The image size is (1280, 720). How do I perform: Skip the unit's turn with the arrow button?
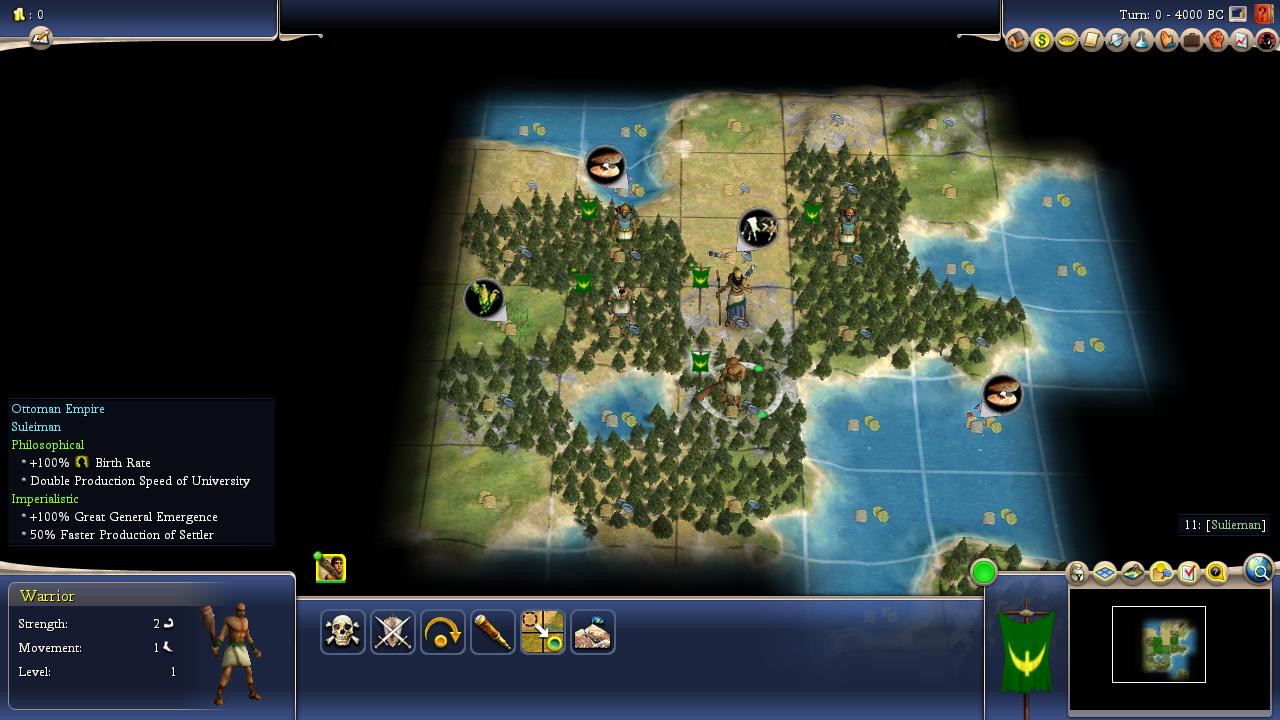(443, 632)
